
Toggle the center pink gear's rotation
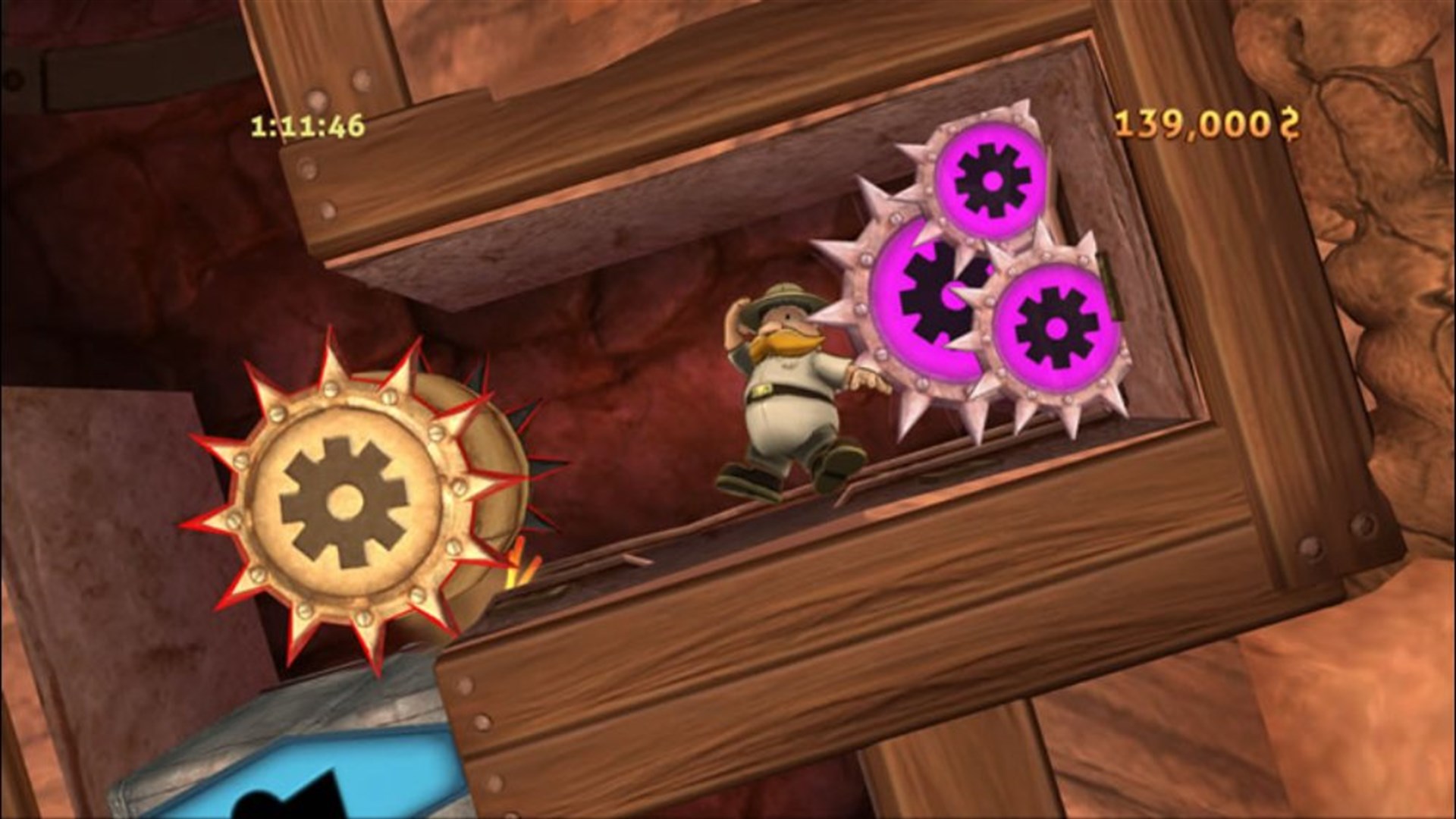[937, 296]
